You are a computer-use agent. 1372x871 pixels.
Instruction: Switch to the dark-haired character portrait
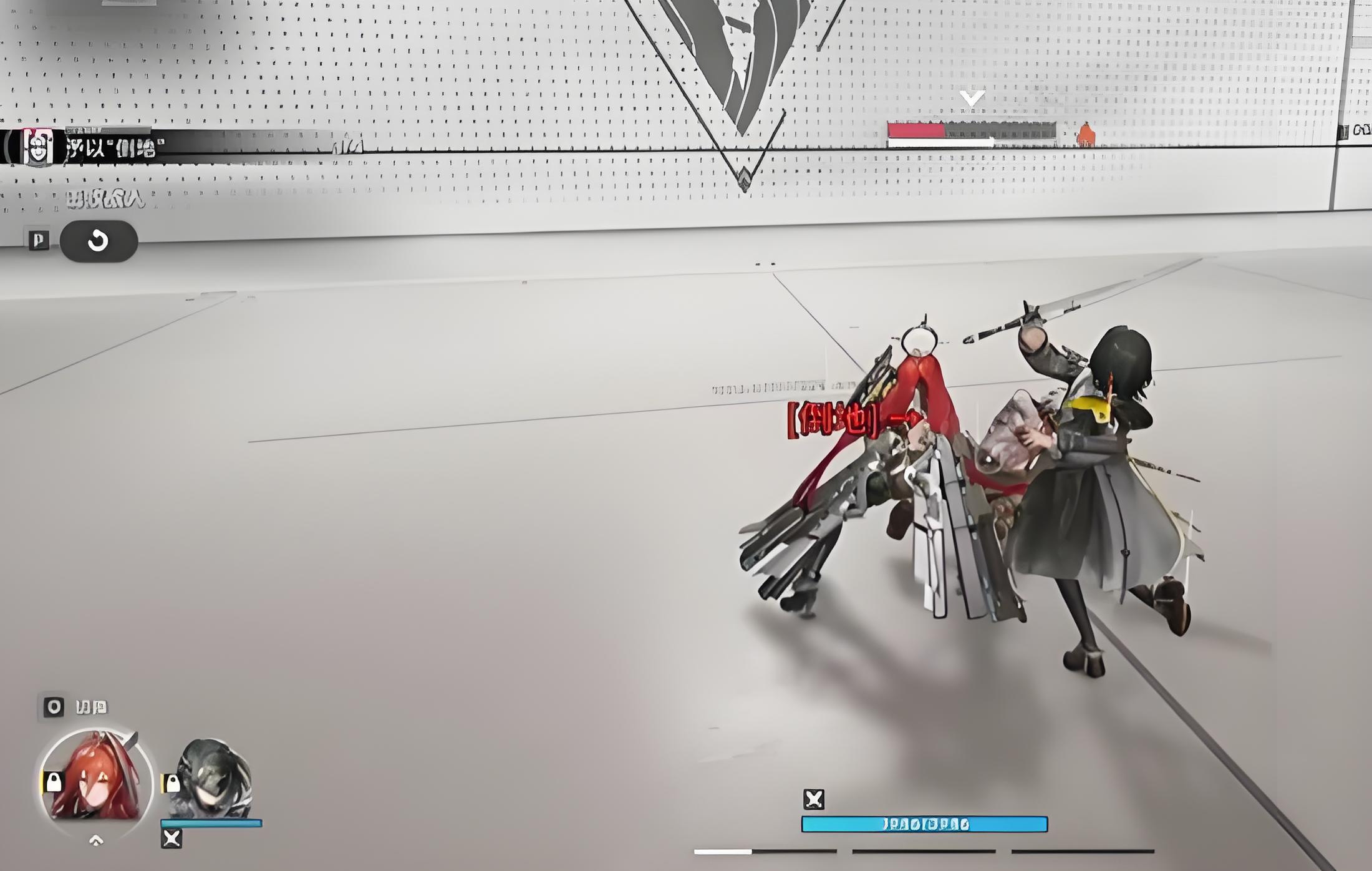212,778
